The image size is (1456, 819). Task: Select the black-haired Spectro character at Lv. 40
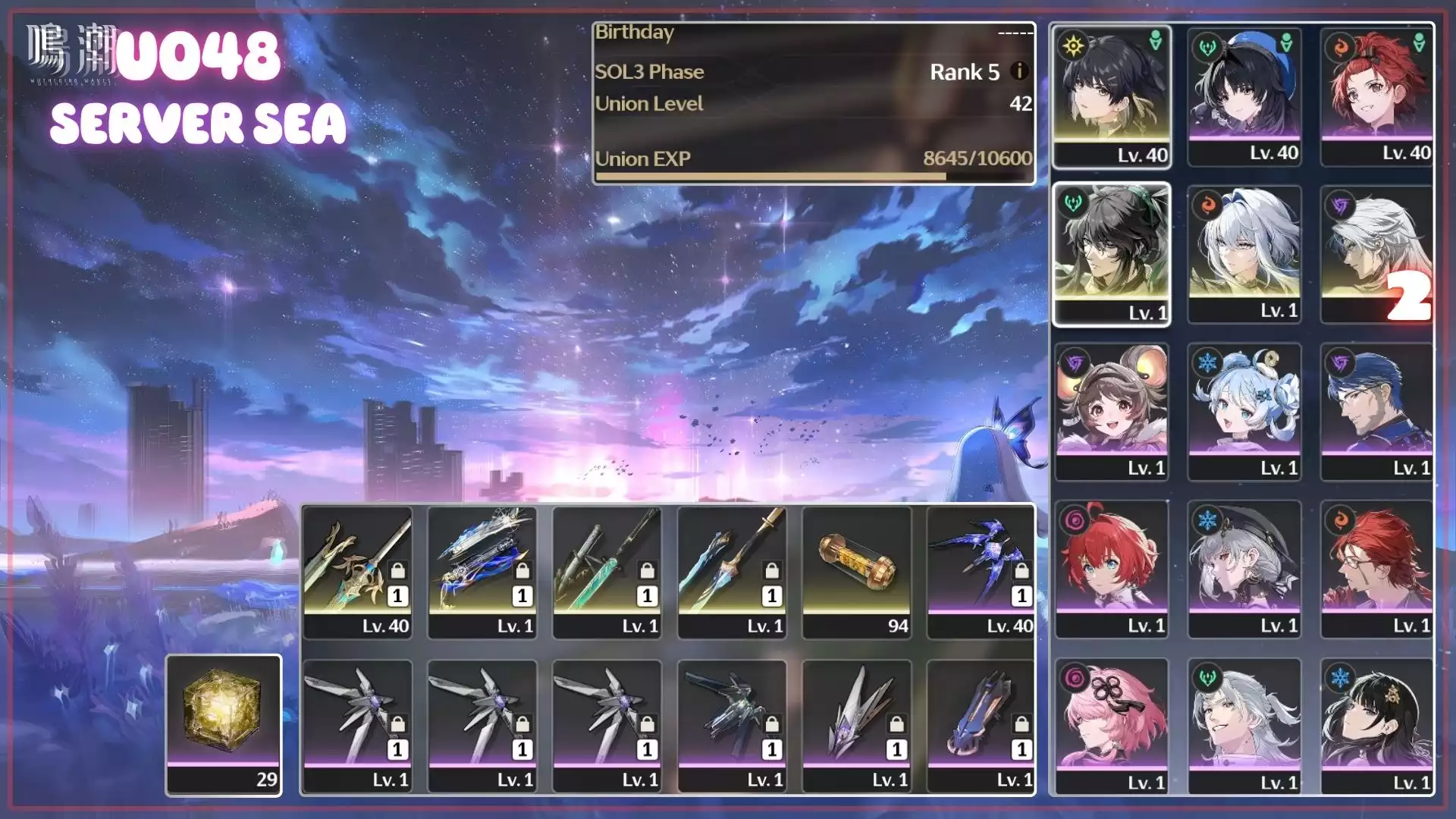[x=1112, y=95]
